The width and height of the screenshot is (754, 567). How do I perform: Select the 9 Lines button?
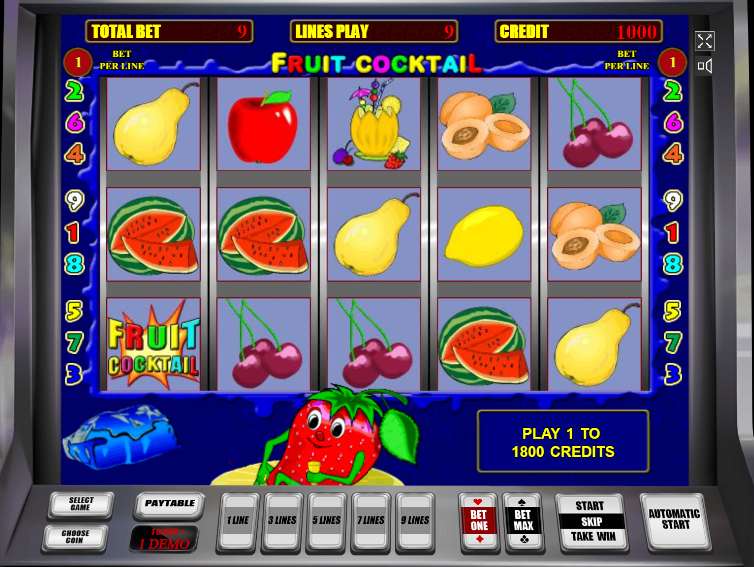[x=416, y=521]
